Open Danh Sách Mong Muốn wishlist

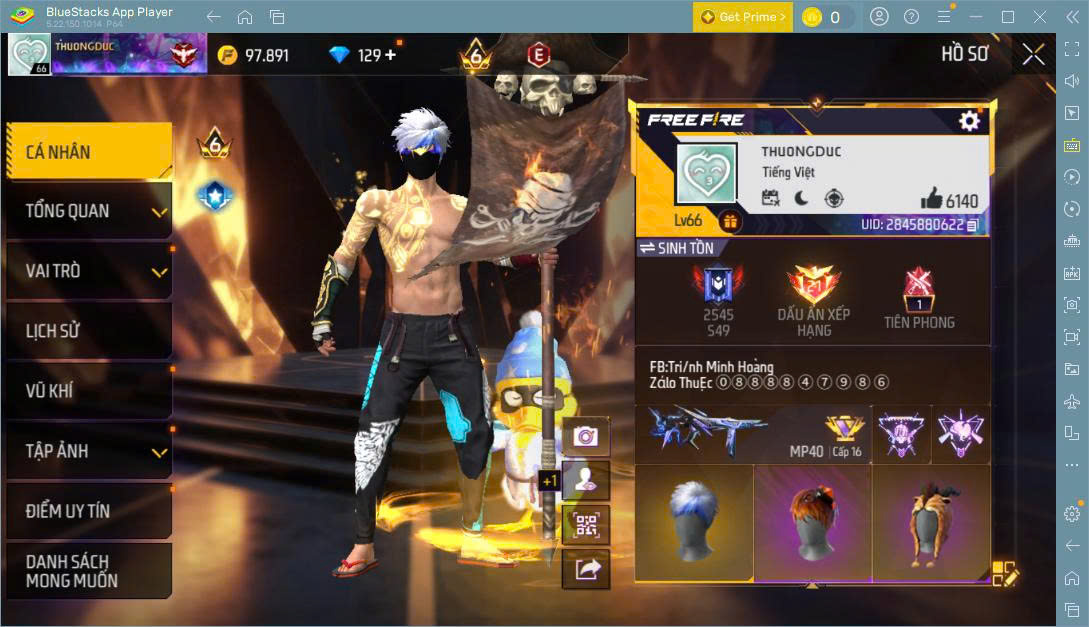click(88, 571)
